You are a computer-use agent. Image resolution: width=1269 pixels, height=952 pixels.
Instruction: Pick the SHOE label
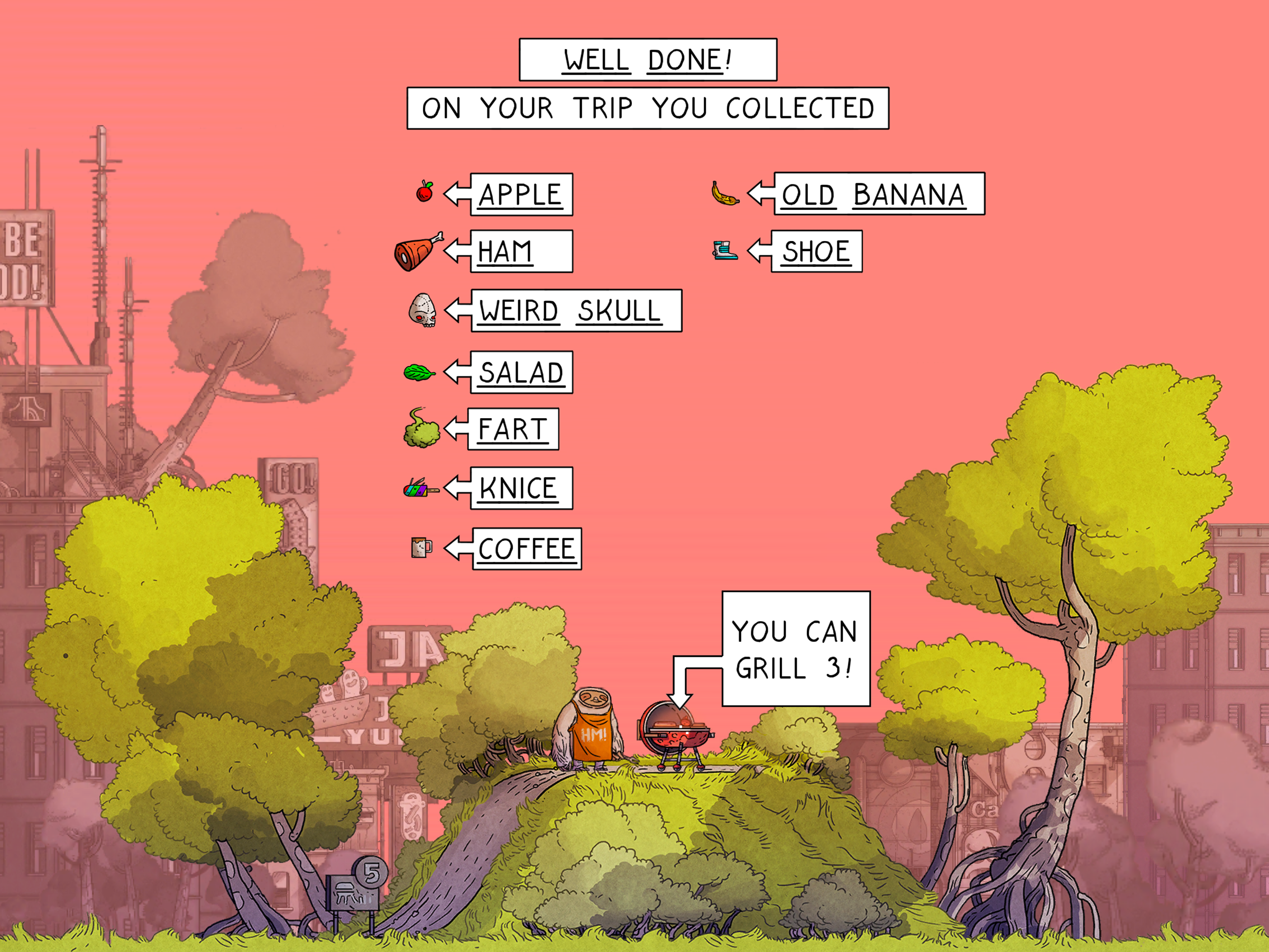[816, 251]
